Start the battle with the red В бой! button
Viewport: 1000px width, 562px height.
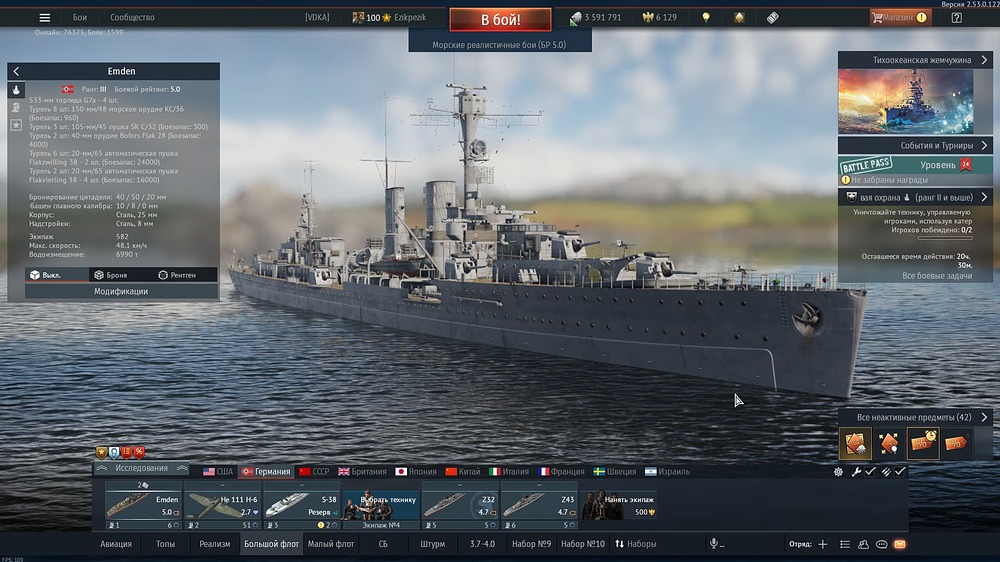[500, 20]
